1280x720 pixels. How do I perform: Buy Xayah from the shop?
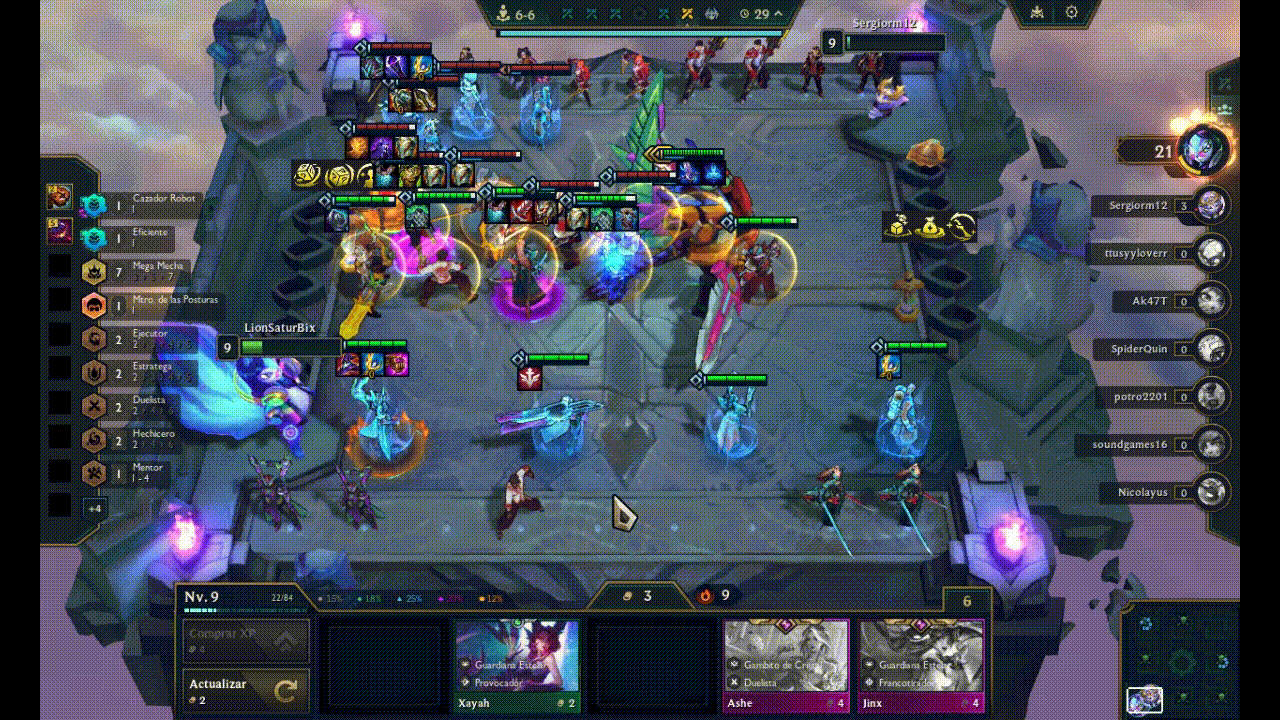(x=516, y=660)
